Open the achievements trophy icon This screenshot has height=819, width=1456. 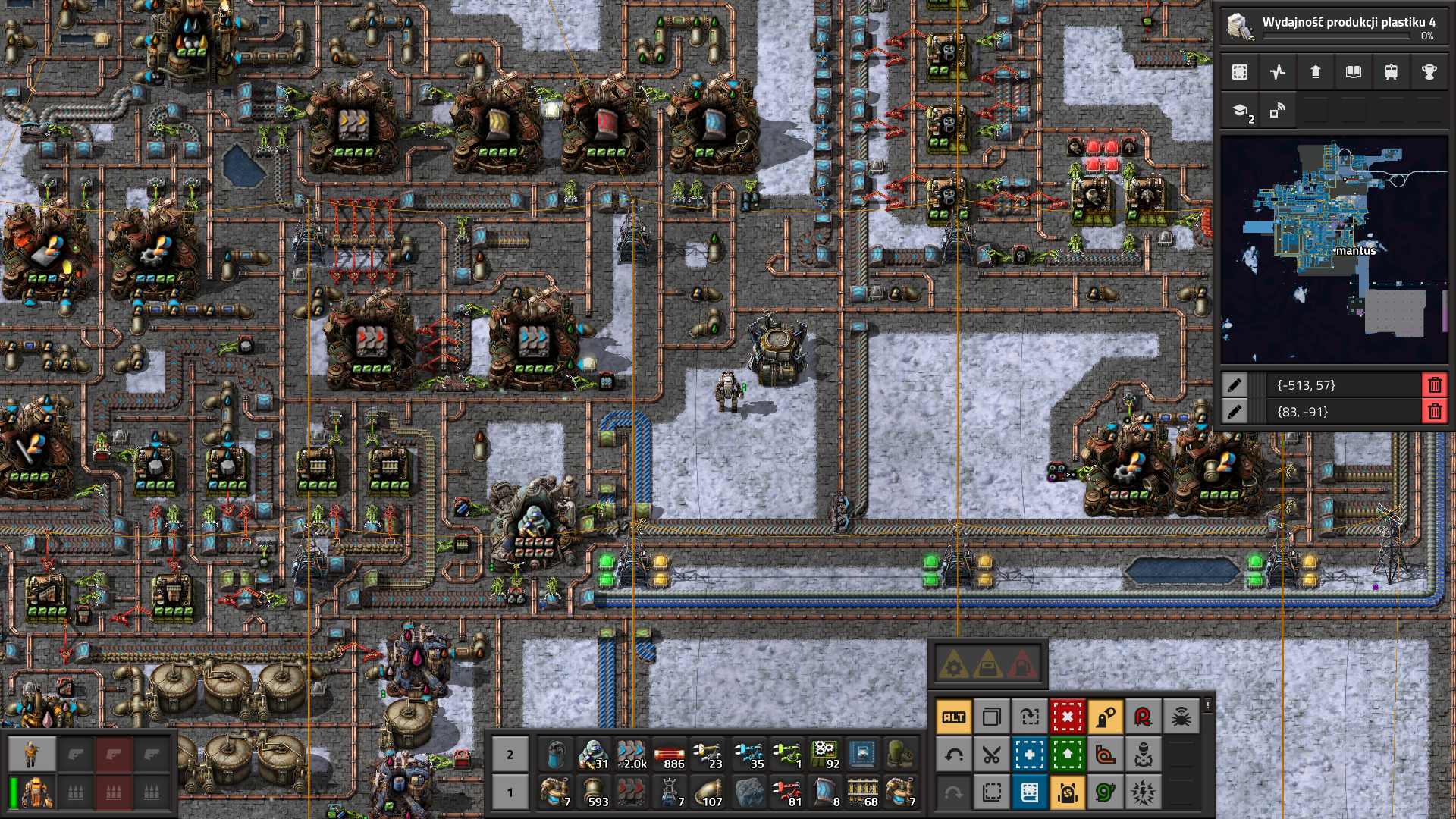[x=1429, y=72]
